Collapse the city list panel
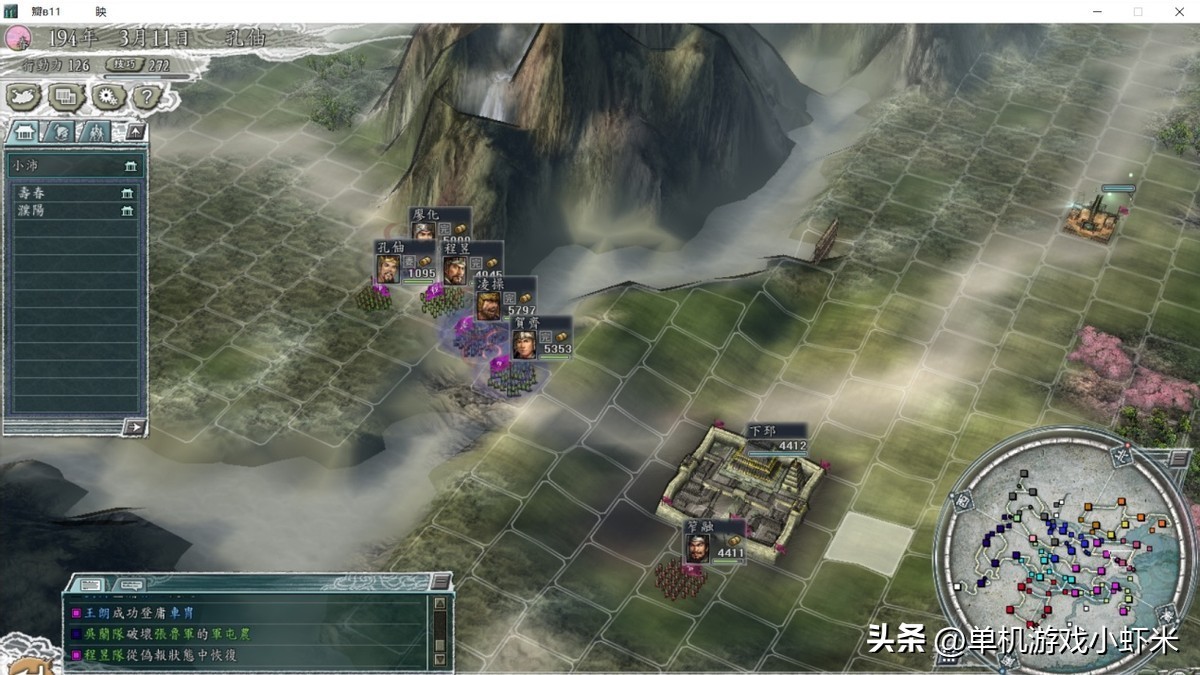Image resolution: width=1200 pixels, height=675 pixels. [x=136, y=131]
